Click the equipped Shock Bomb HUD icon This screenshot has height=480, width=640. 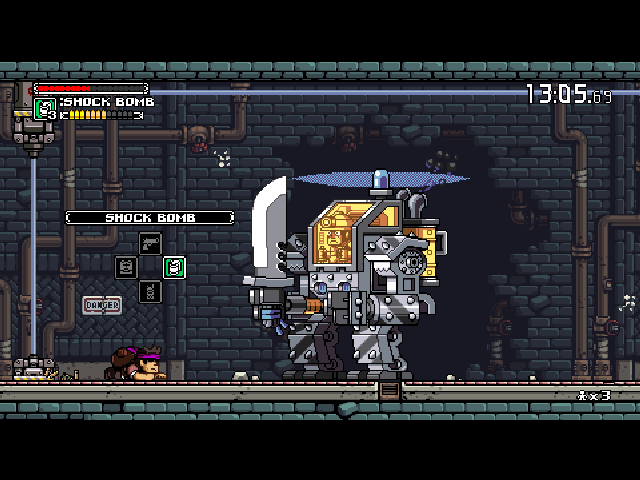point(45,107)
